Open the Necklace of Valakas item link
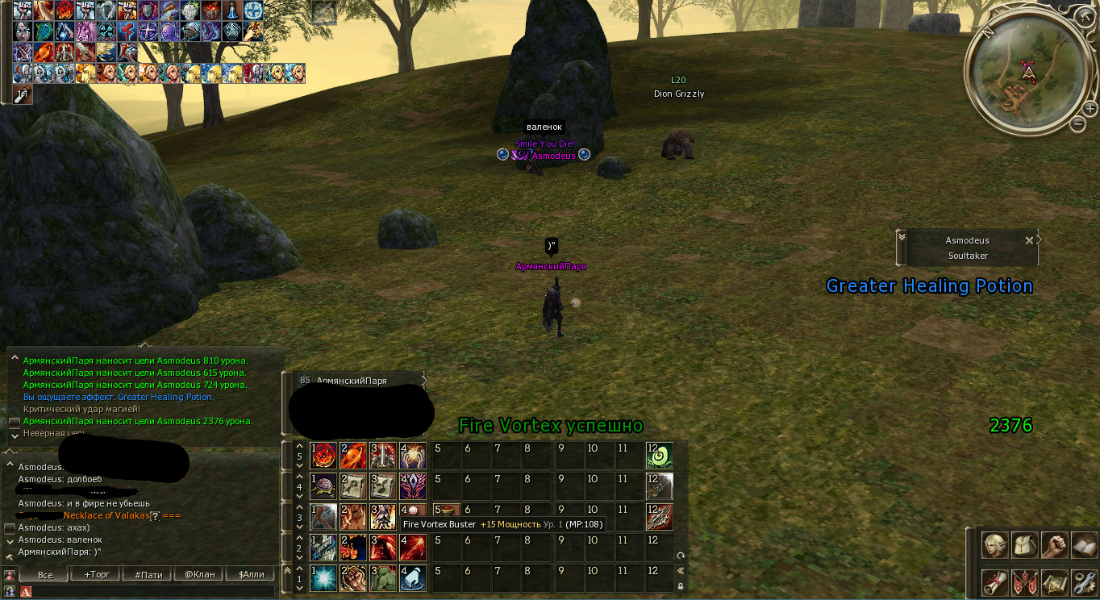The width and height of the screenshot is (1100, 600). click(104, 515)
